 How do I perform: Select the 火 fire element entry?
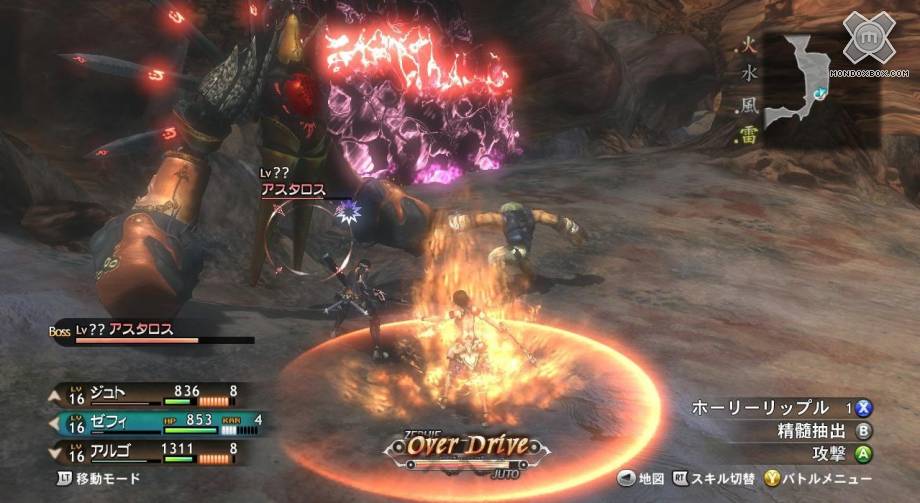(x=747, y=46)
